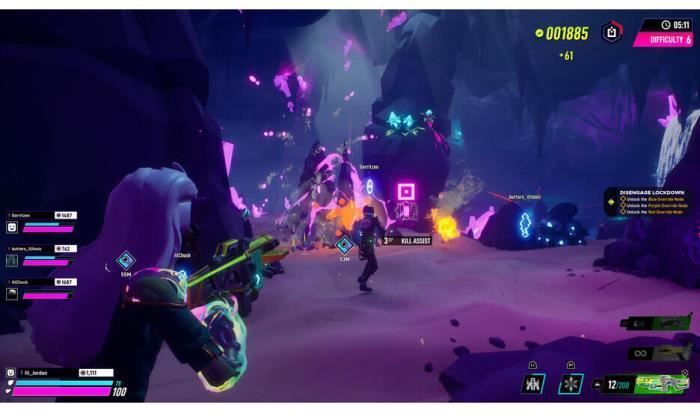
Task: Click the magenta Difficulty 6 banner
Action: (x=663, y=40)
